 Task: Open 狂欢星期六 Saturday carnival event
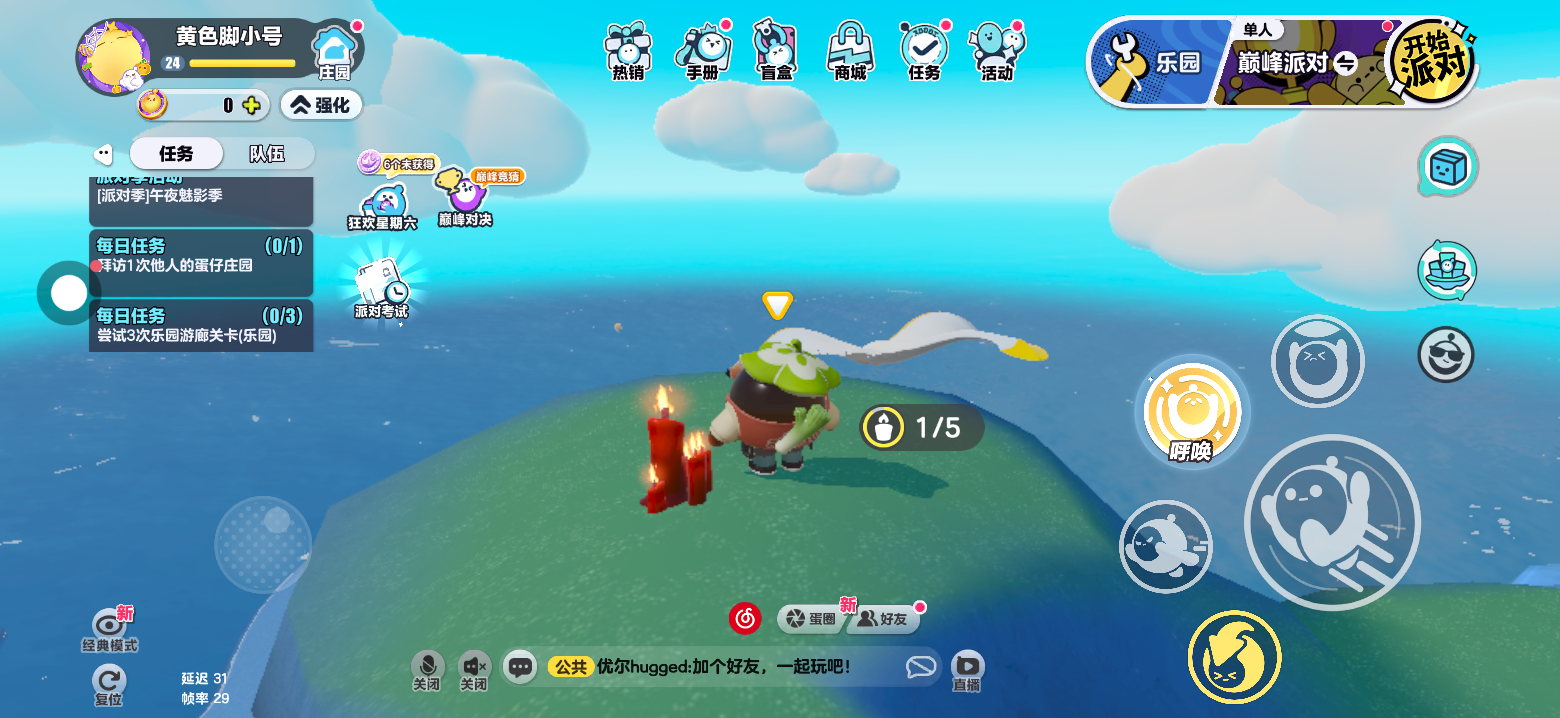tap(383, 206)
